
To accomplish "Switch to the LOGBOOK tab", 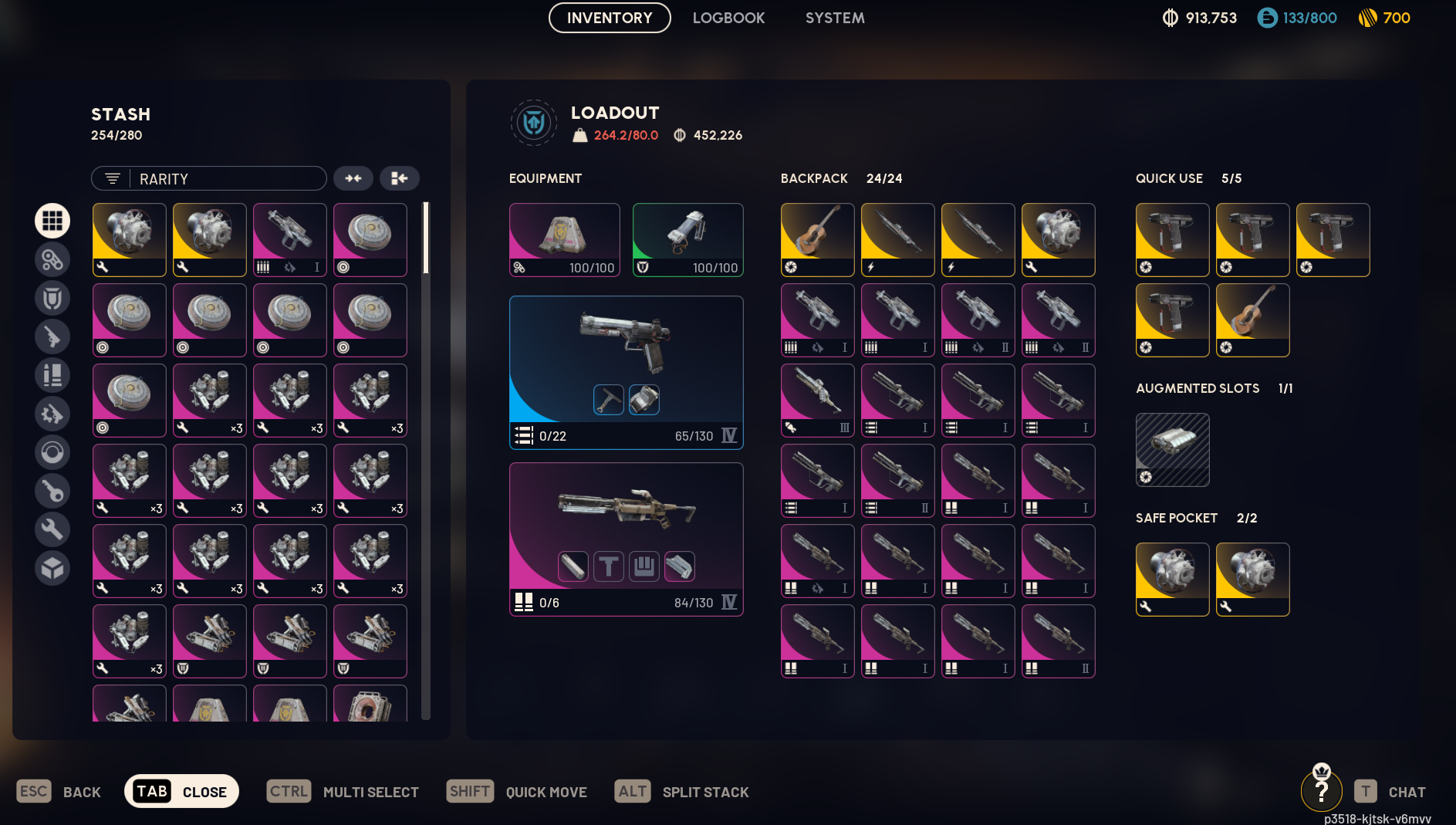I will (x=728, y=17).
